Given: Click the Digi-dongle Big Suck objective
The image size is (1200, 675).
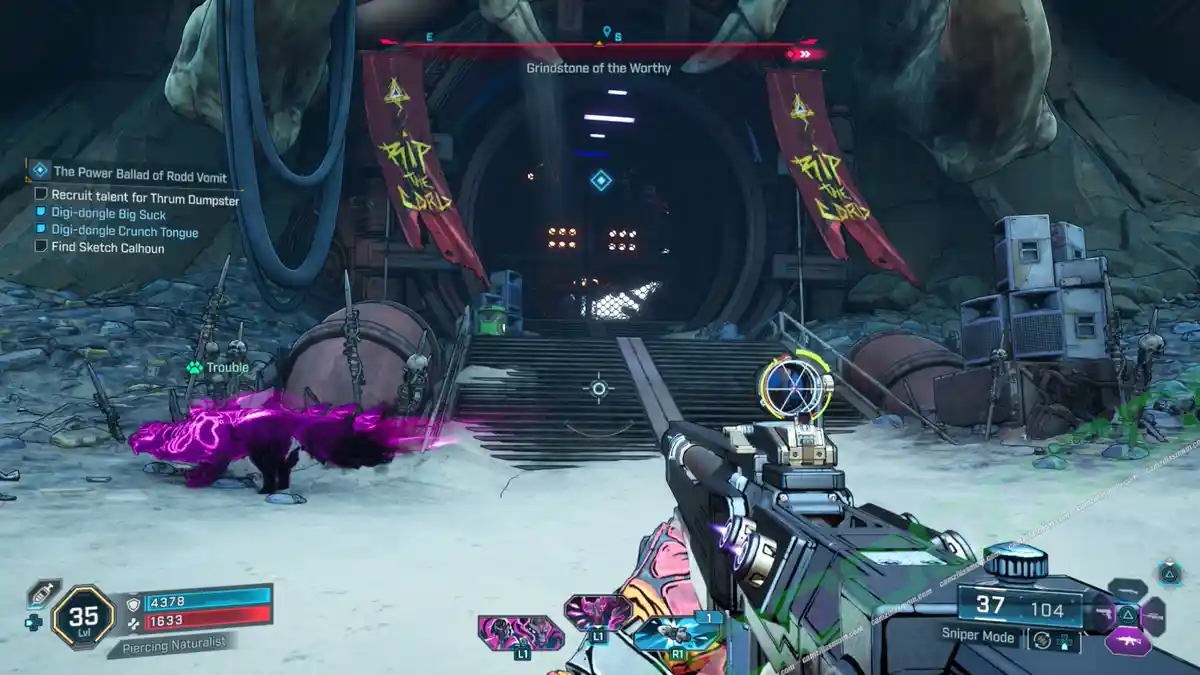Looking at the screenshot, I should click(x=109, y=214).
